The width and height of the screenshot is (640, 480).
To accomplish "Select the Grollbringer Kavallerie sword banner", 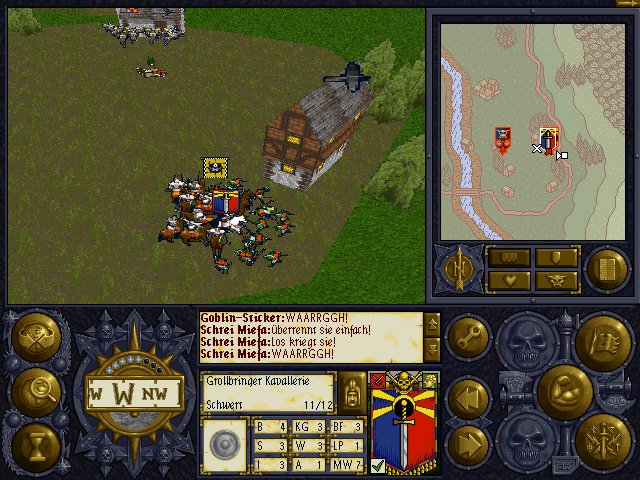I will (x=402, y=423).
